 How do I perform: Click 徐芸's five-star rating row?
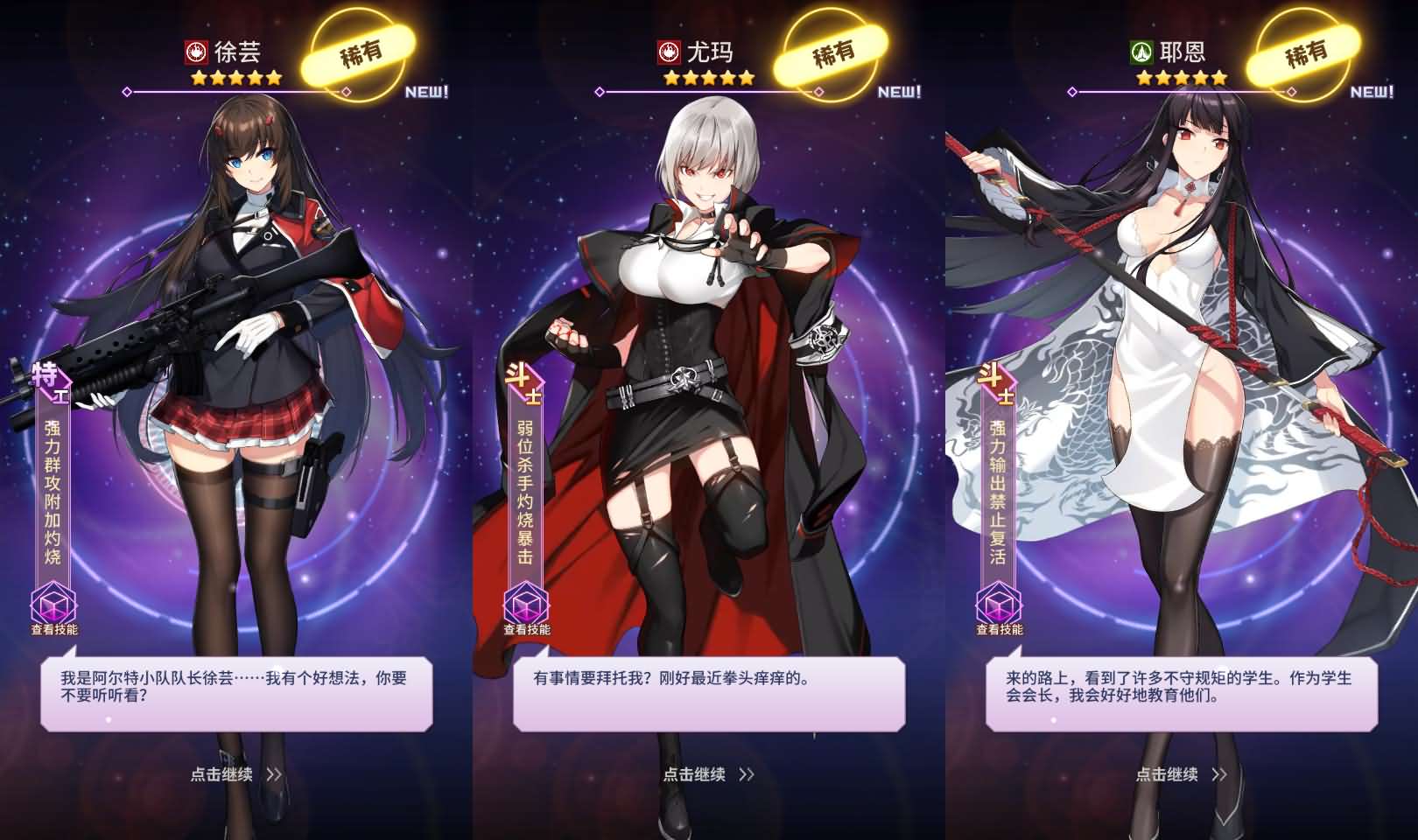(235, 79)
